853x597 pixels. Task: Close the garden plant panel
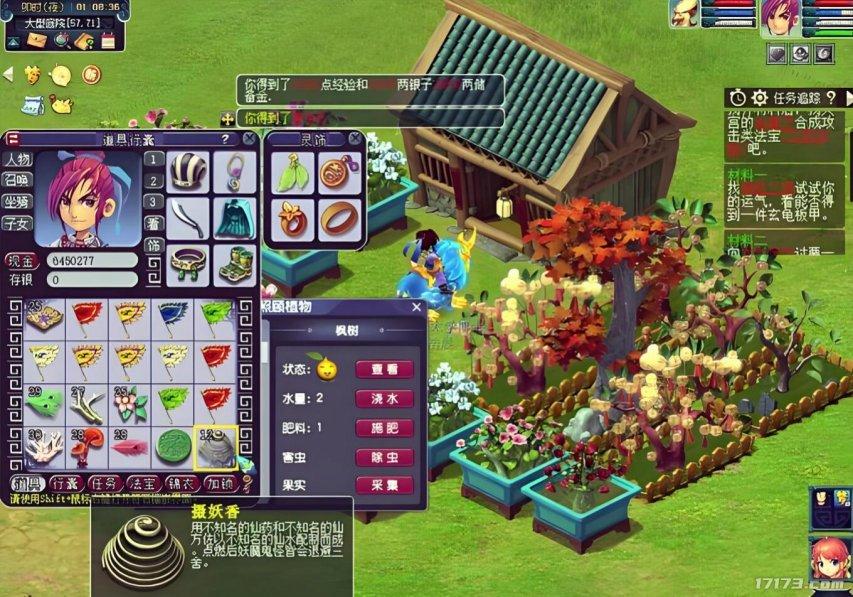click(417, 308)
